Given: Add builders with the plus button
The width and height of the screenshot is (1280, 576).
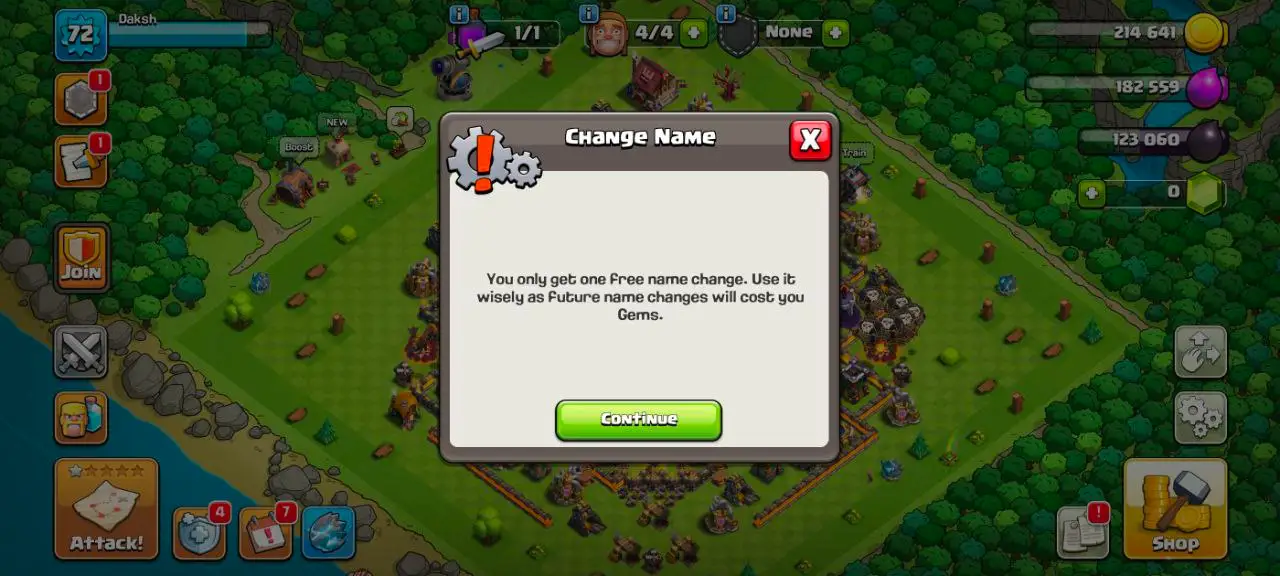Looking at the screenshot, I should tap(693, 33).
